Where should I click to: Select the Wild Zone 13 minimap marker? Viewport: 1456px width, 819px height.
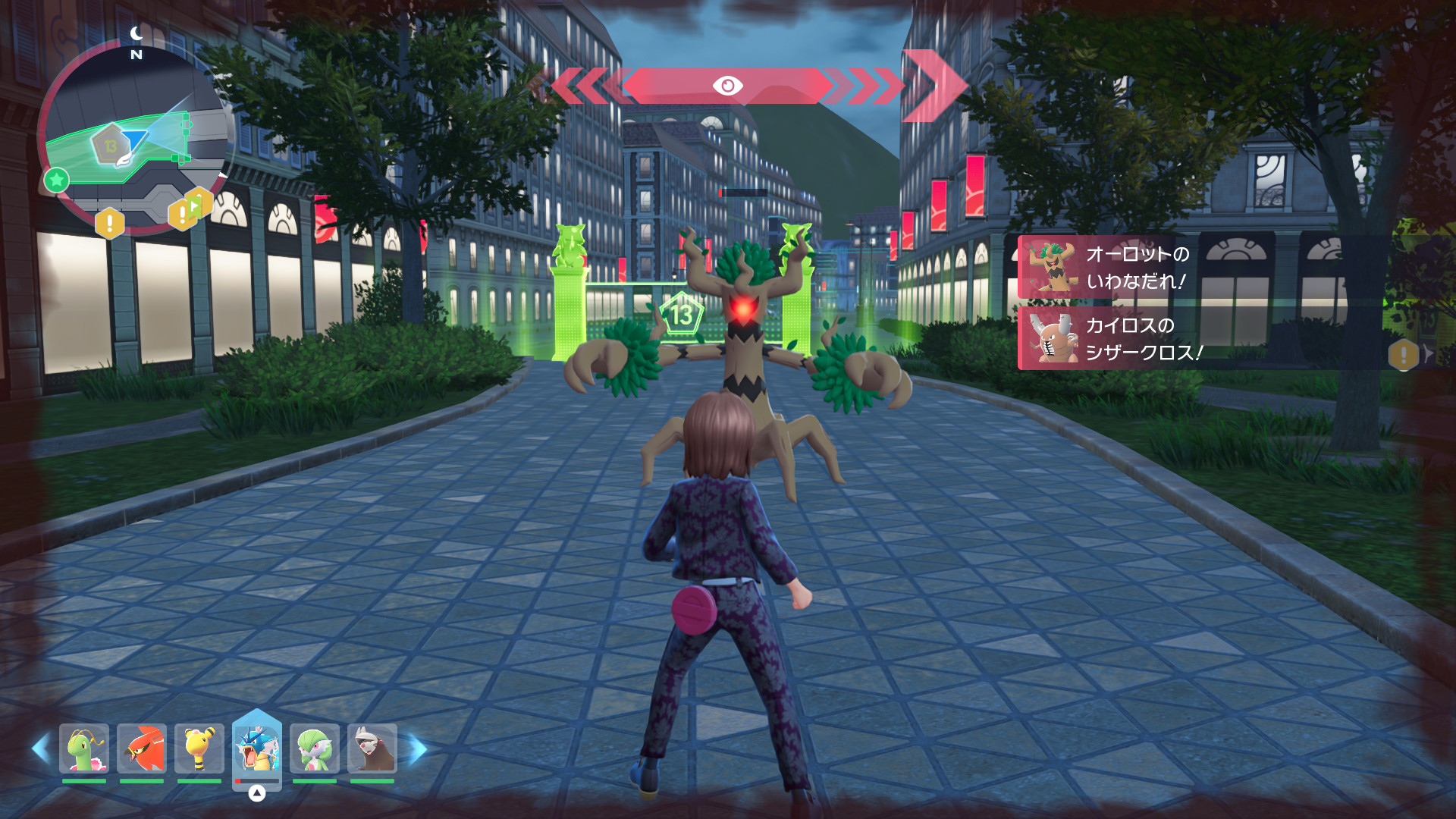pyautogui.click(x=110, y=145)
